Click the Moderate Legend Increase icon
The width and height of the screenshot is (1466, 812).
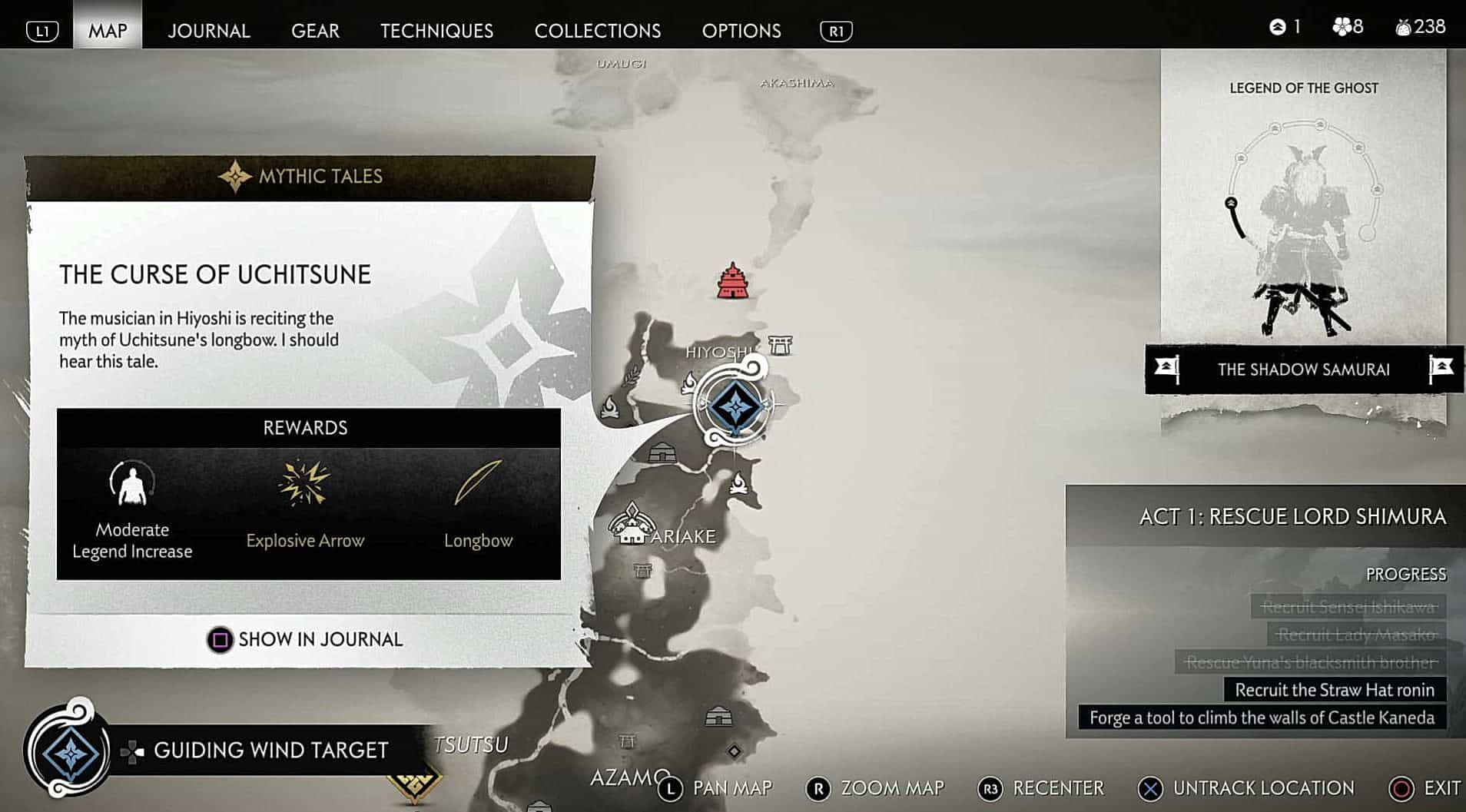[x=131, y=484]
